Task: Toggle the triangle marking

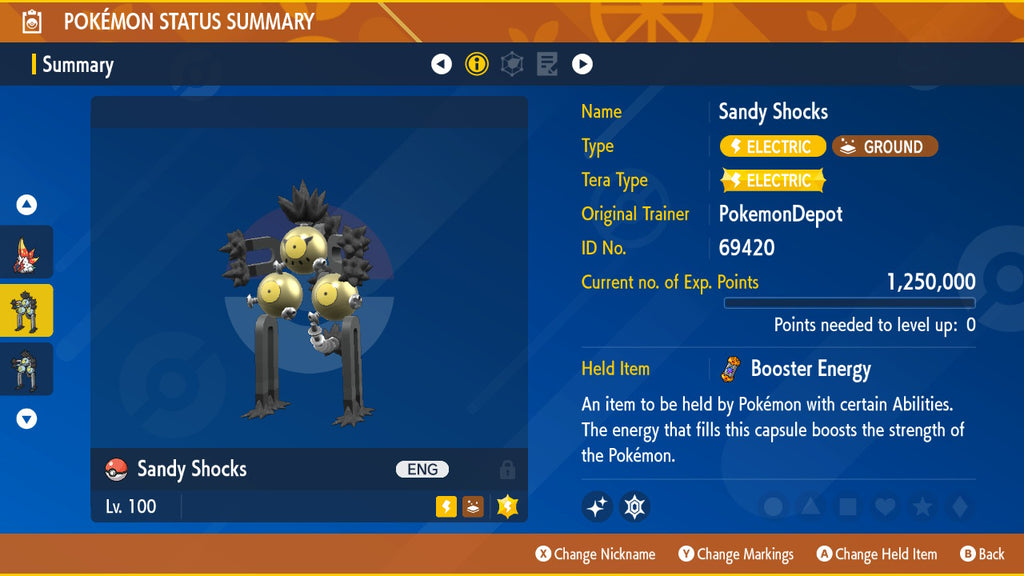Action: (810, 507)
